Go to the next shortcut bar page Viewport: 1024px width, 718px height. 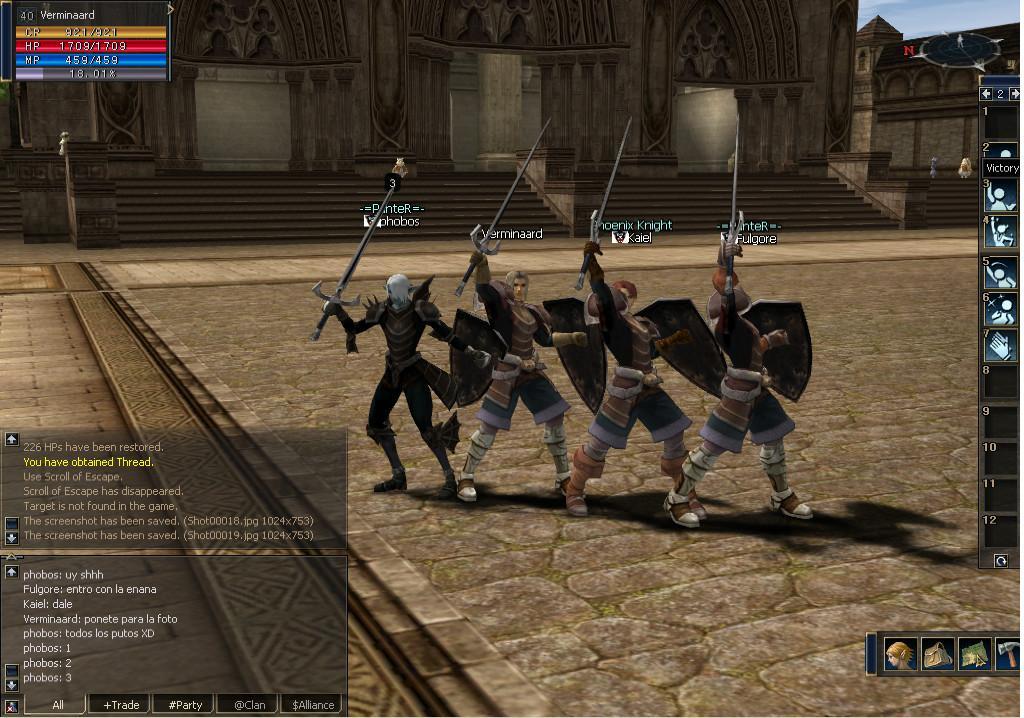(1014, 94)
